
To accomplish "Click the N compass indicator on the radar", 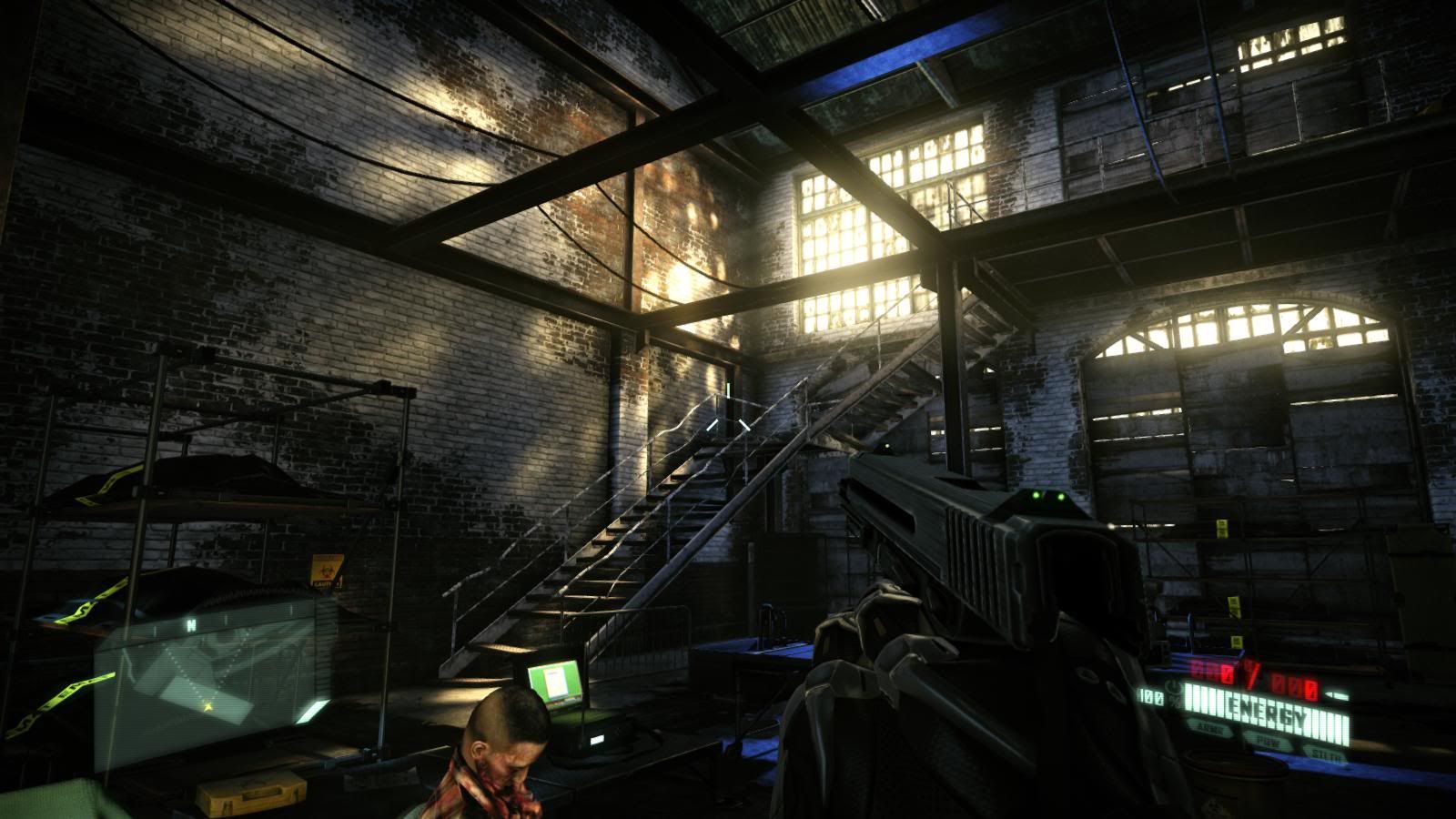I will click(190, 624).
